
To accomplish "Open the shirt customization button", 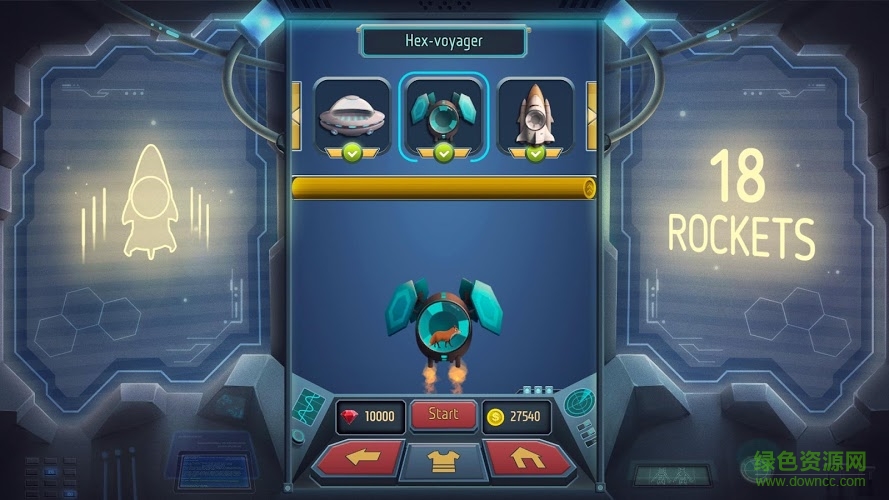I will [x=443, y=461].
